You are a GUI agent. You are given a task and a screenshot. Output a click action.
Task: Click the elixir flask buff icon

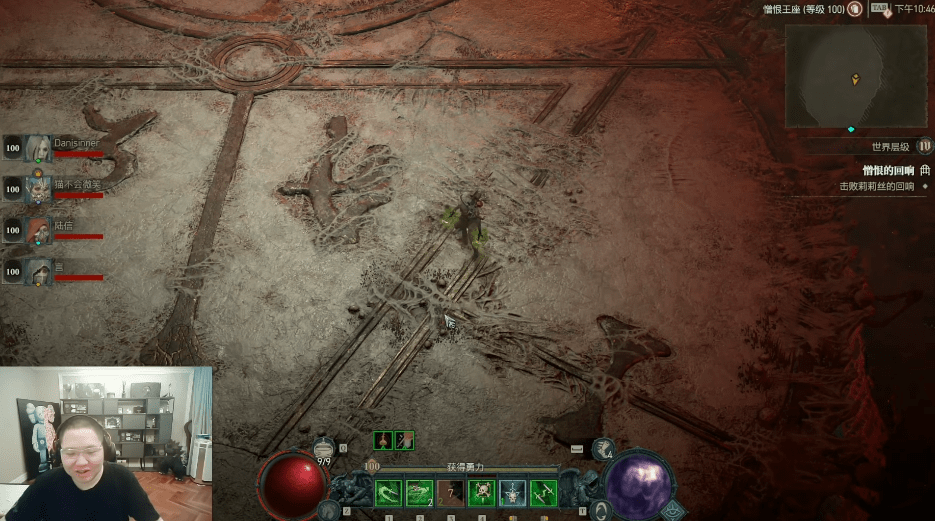click(x=384, y=440)
